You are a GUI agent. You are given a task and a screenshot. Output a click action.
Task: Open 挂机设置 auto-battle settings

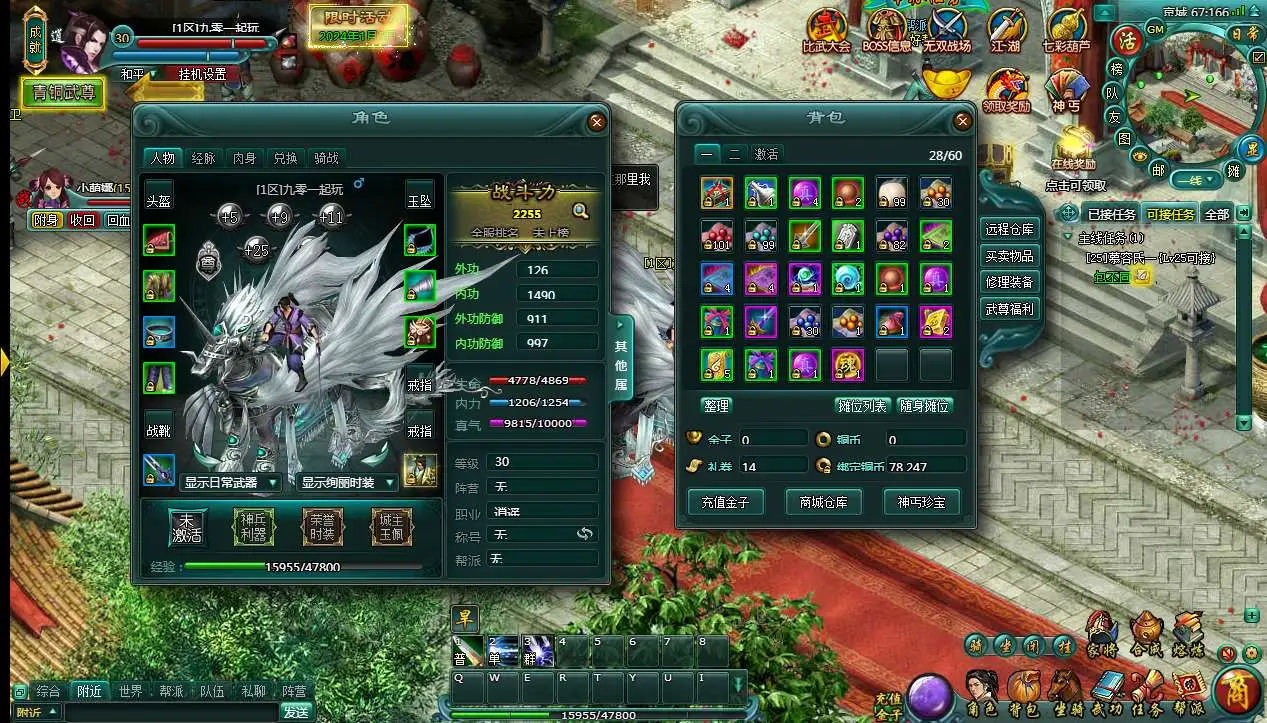pyautogui.click(x=202, y=74)
